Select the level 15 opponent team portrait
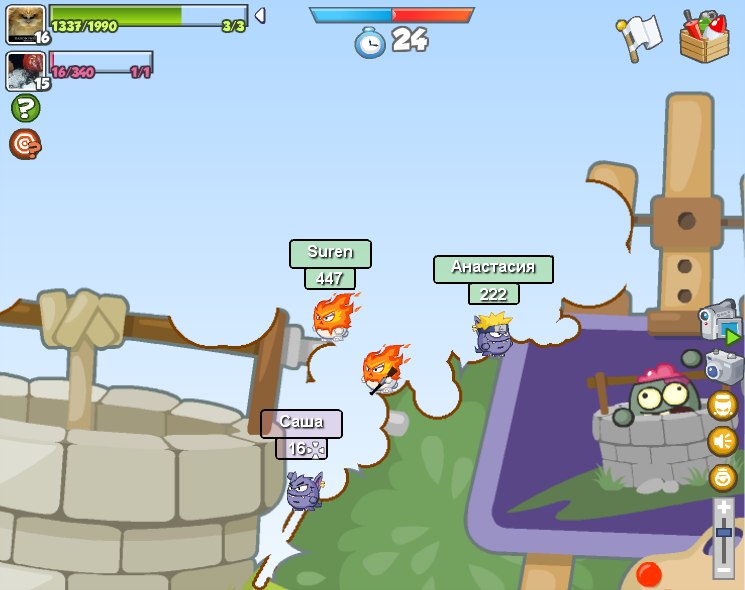Image resolution: width=745 pixels, height=590 pixels. pos(24,70)
